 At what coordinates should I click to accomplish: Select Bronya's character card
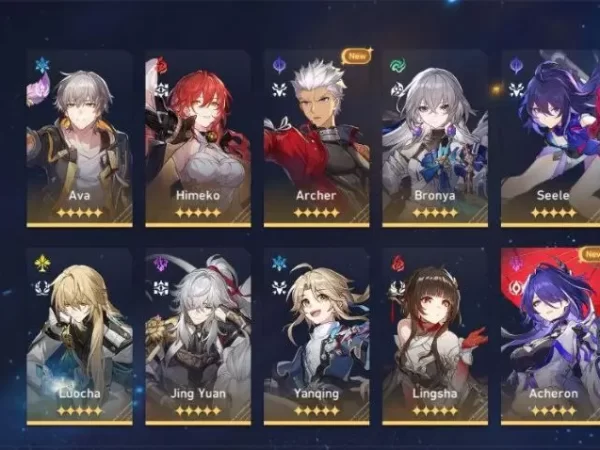[435, 138]
